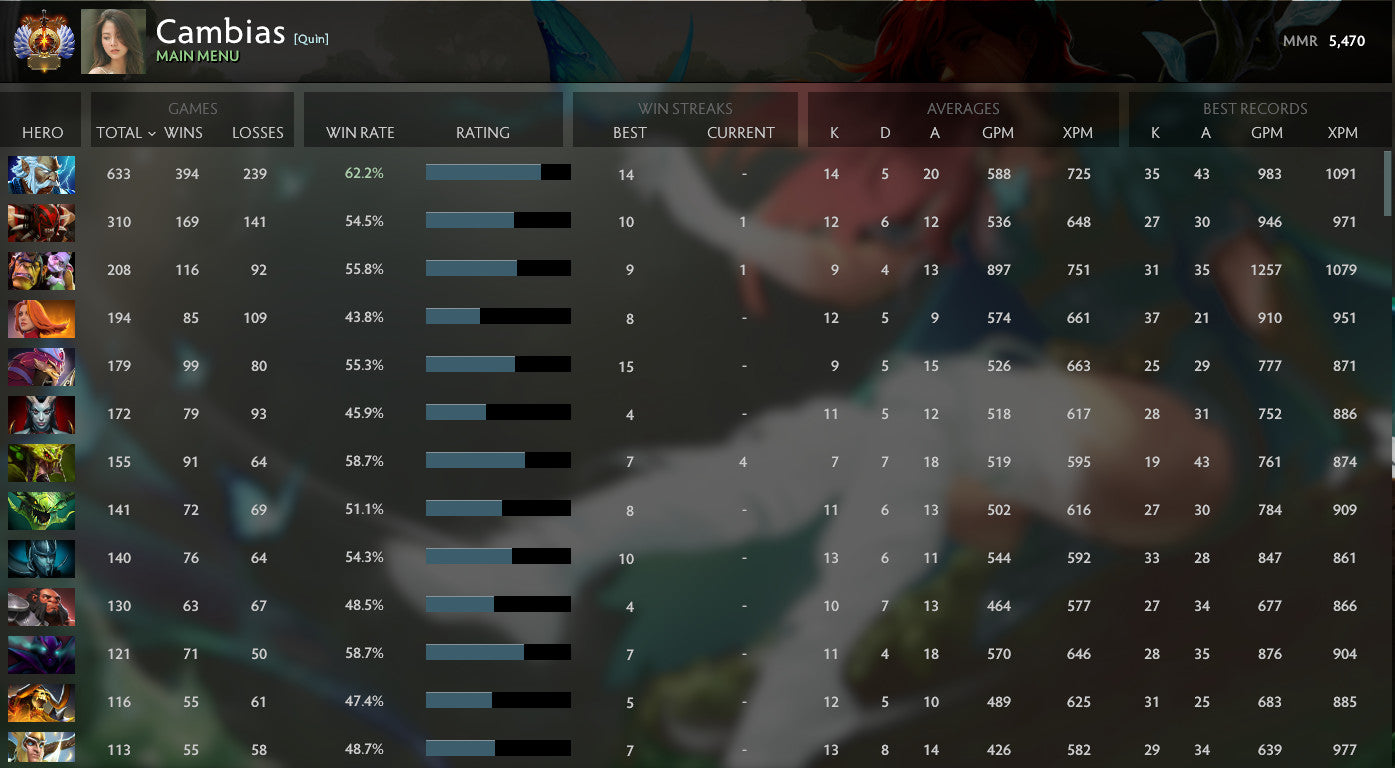Select the Venomancer hero icon
This screenshot has height=768, width=1395.
pos(41,462)
